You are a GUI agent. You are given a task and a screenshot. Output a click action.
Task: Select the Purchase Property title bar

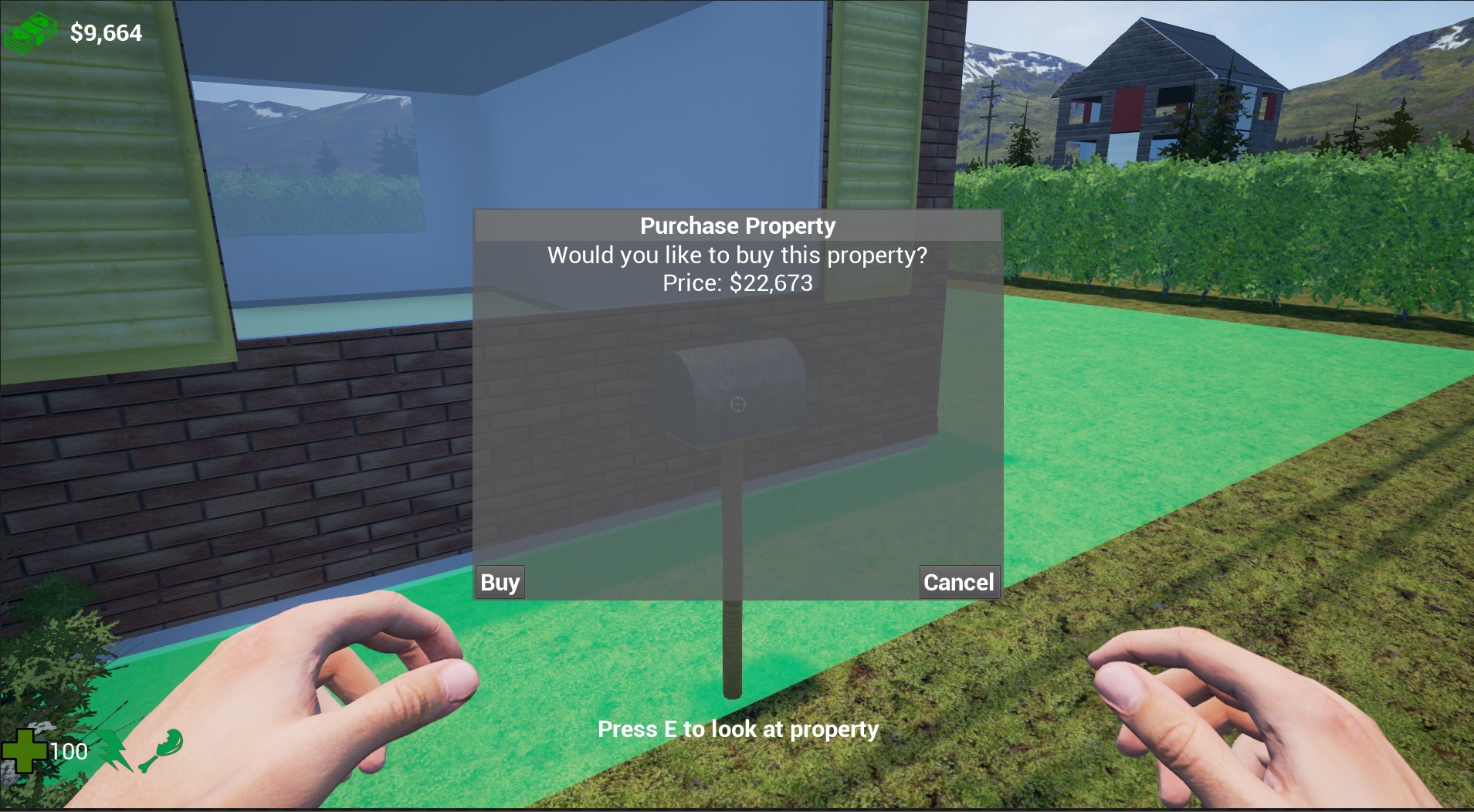737,225
